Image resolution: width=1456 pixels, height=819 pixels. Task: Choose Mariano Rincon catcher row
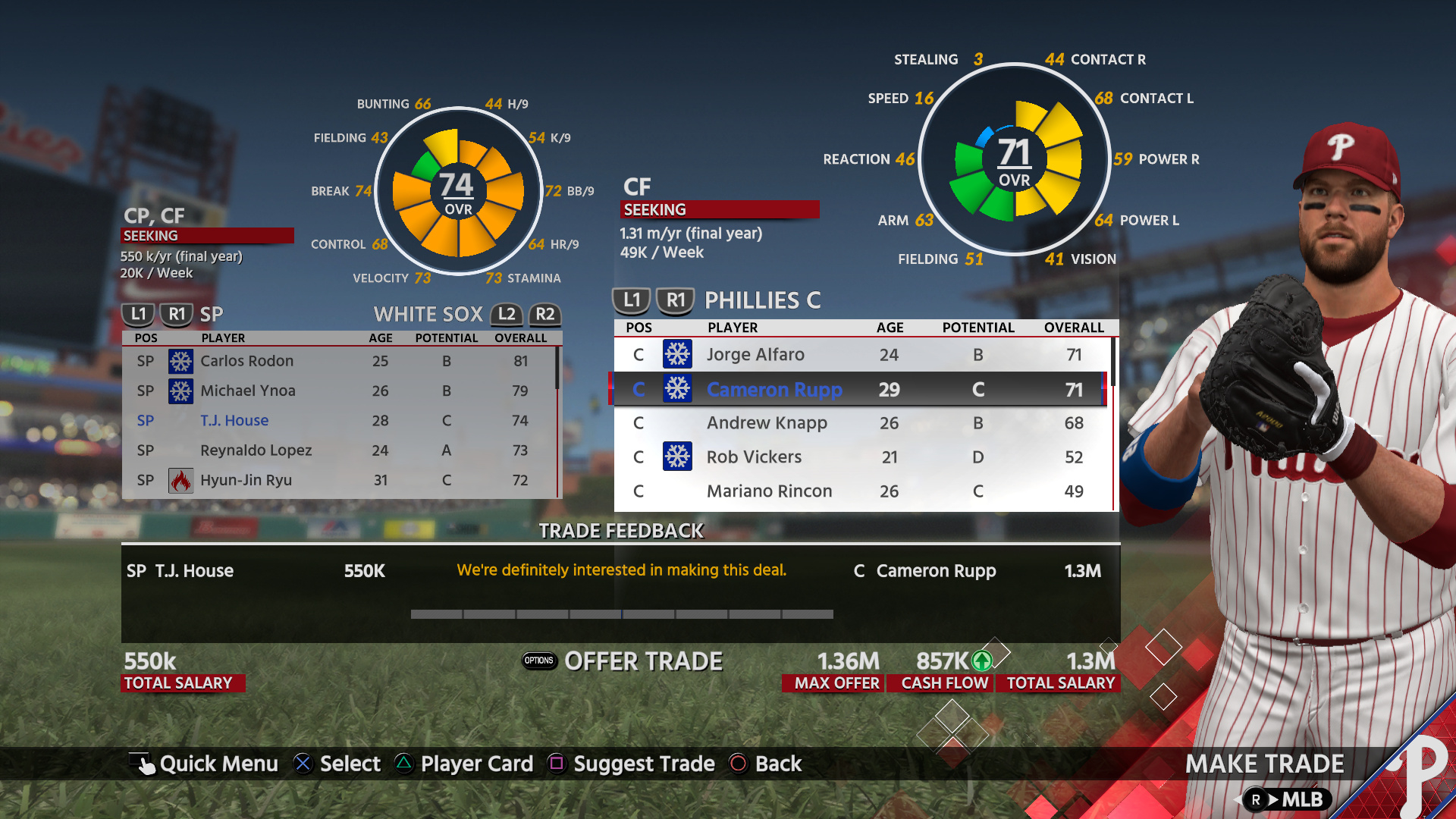tap(769, 491)
